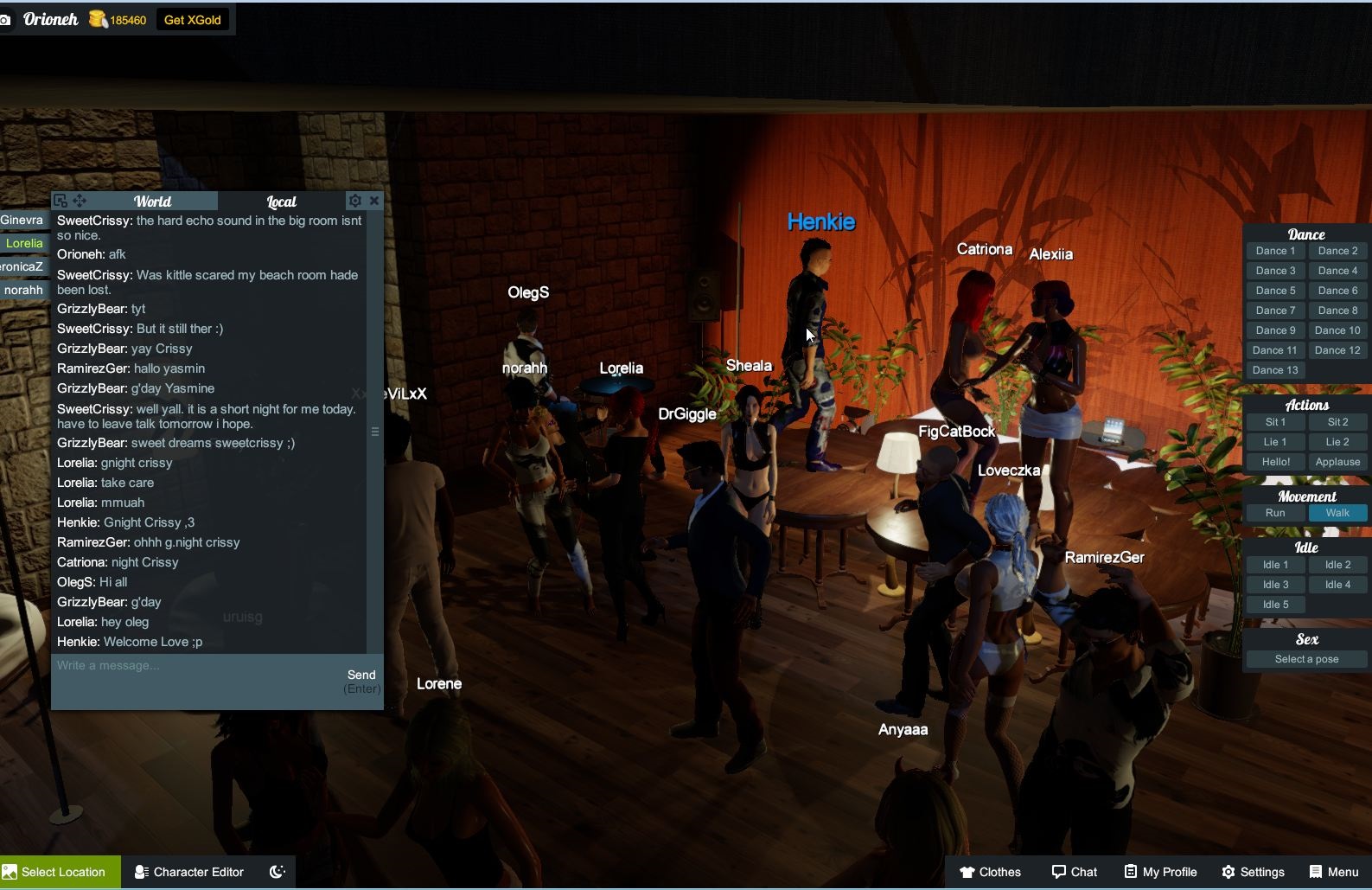The height and width of the screenshot is (890, 1372).
Task: Open chat settings gear icon
Action: coord(354,201)
